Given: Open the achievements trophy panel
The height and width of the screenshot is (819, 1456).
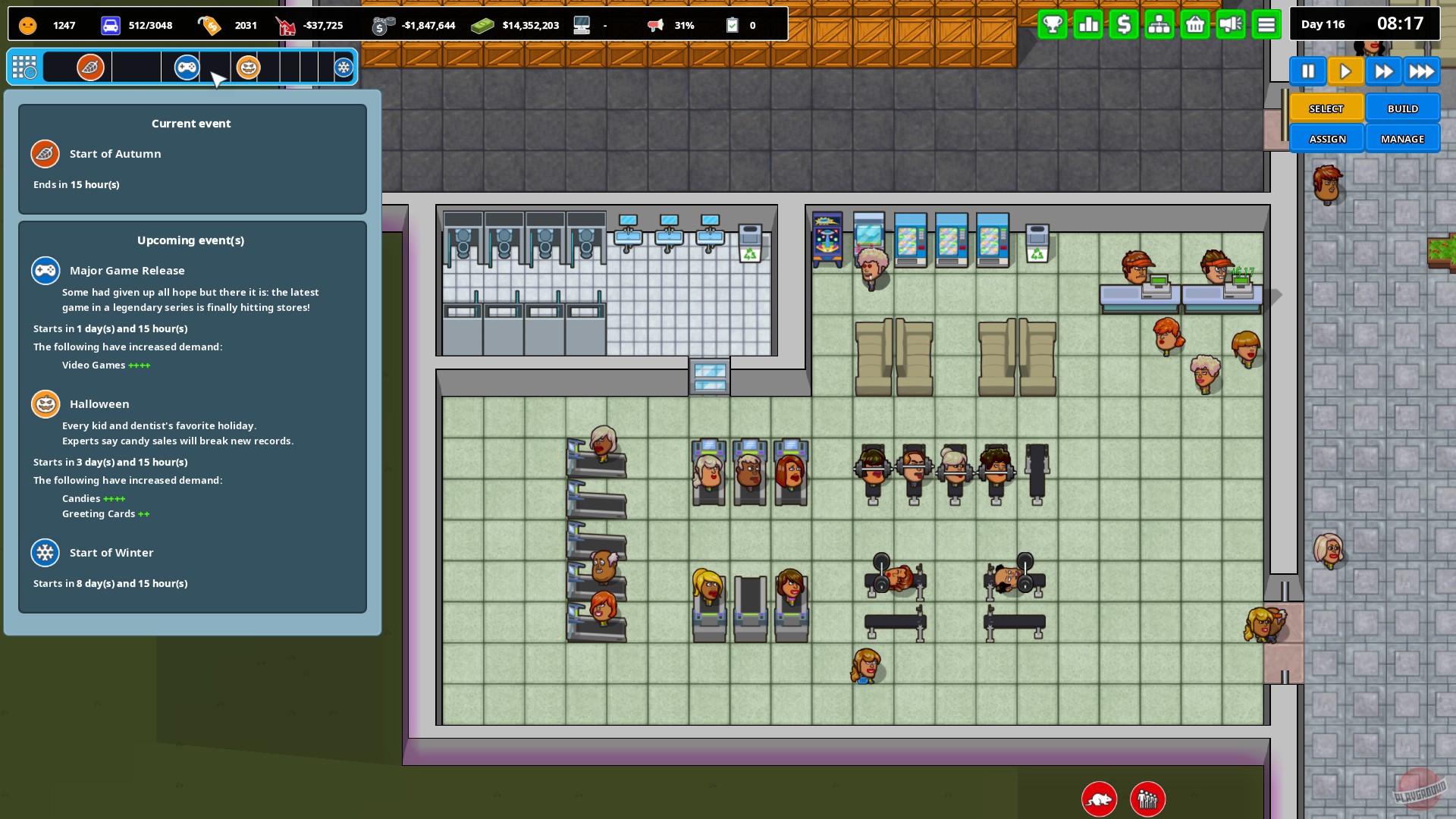Looking at the screenshot, I should click(x=1052, y=24).
